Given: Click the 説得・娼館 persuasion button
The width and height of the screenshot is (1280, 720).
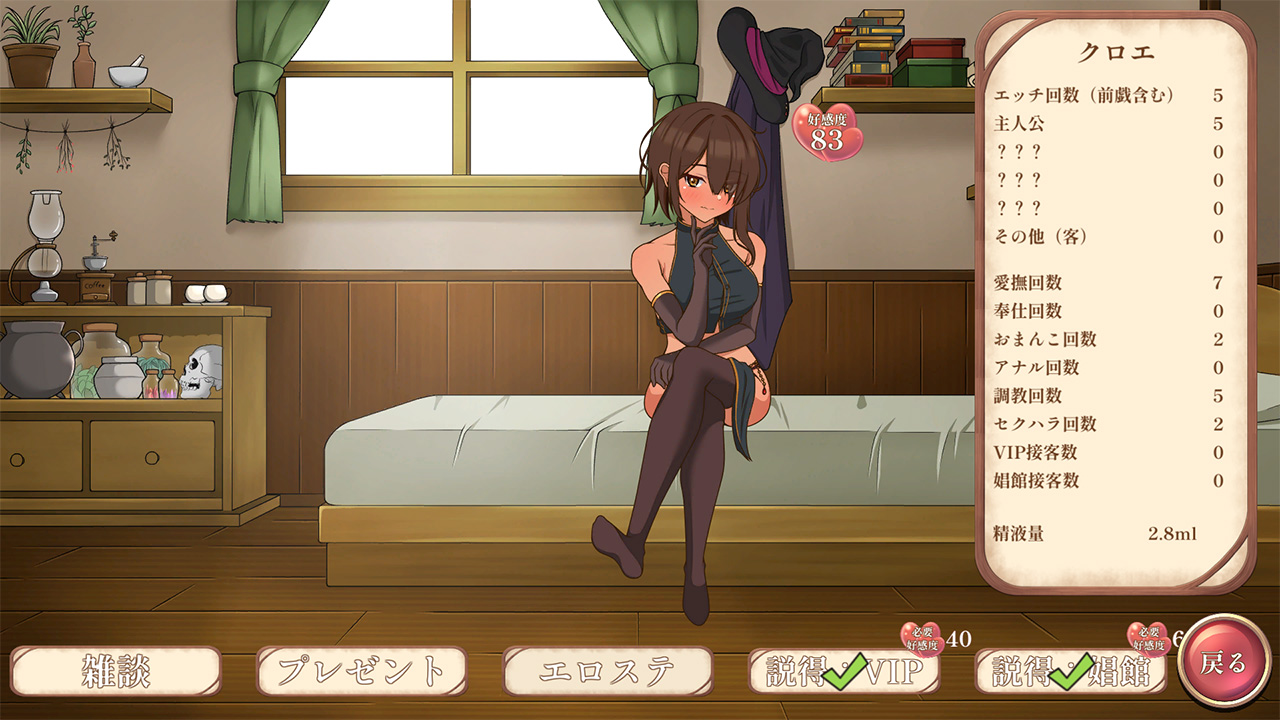Looking at the screenshot, I should (1071, 671).
